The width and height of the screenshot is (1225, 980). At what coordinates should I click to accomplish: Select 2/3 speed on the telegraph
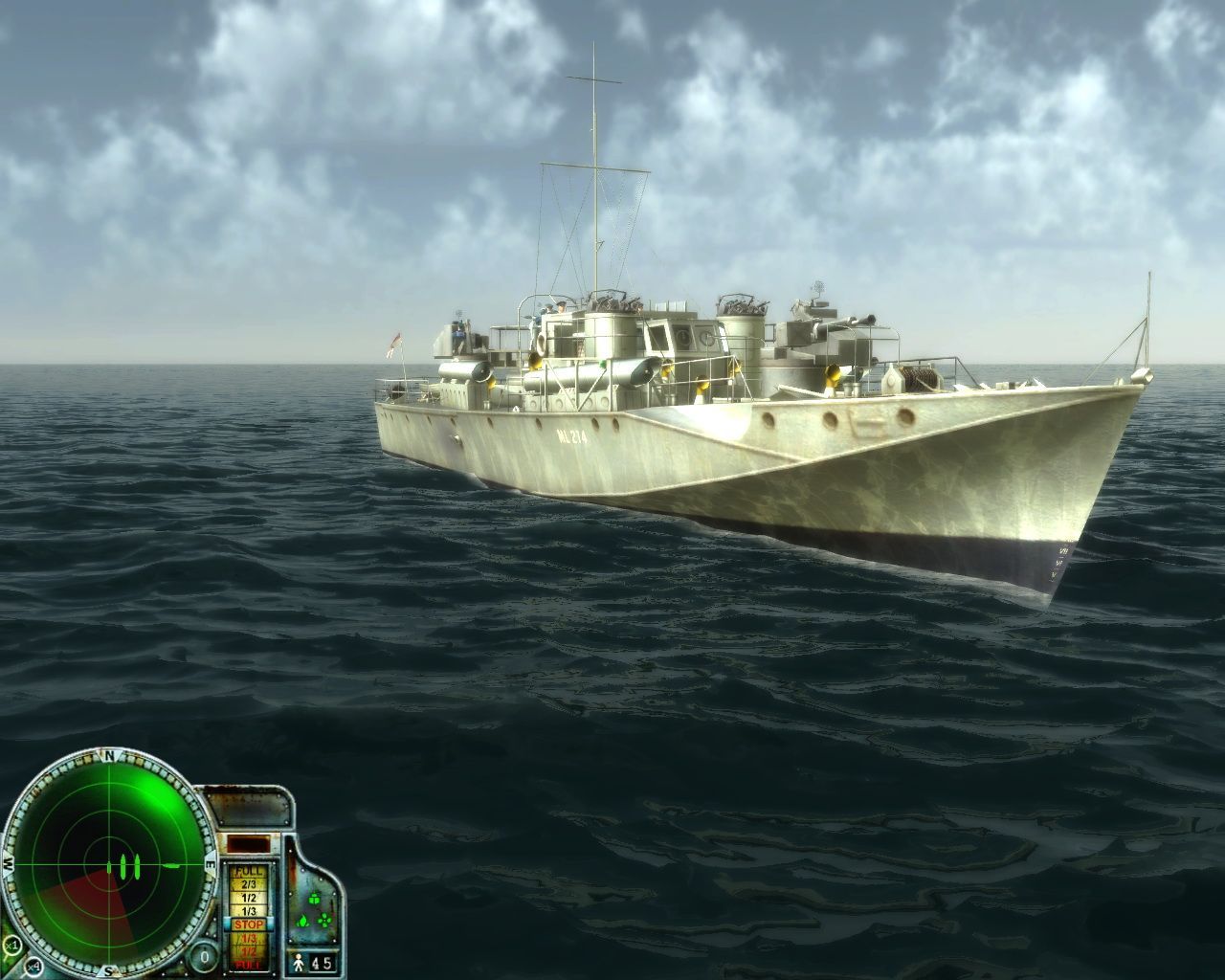pos(249,884)
